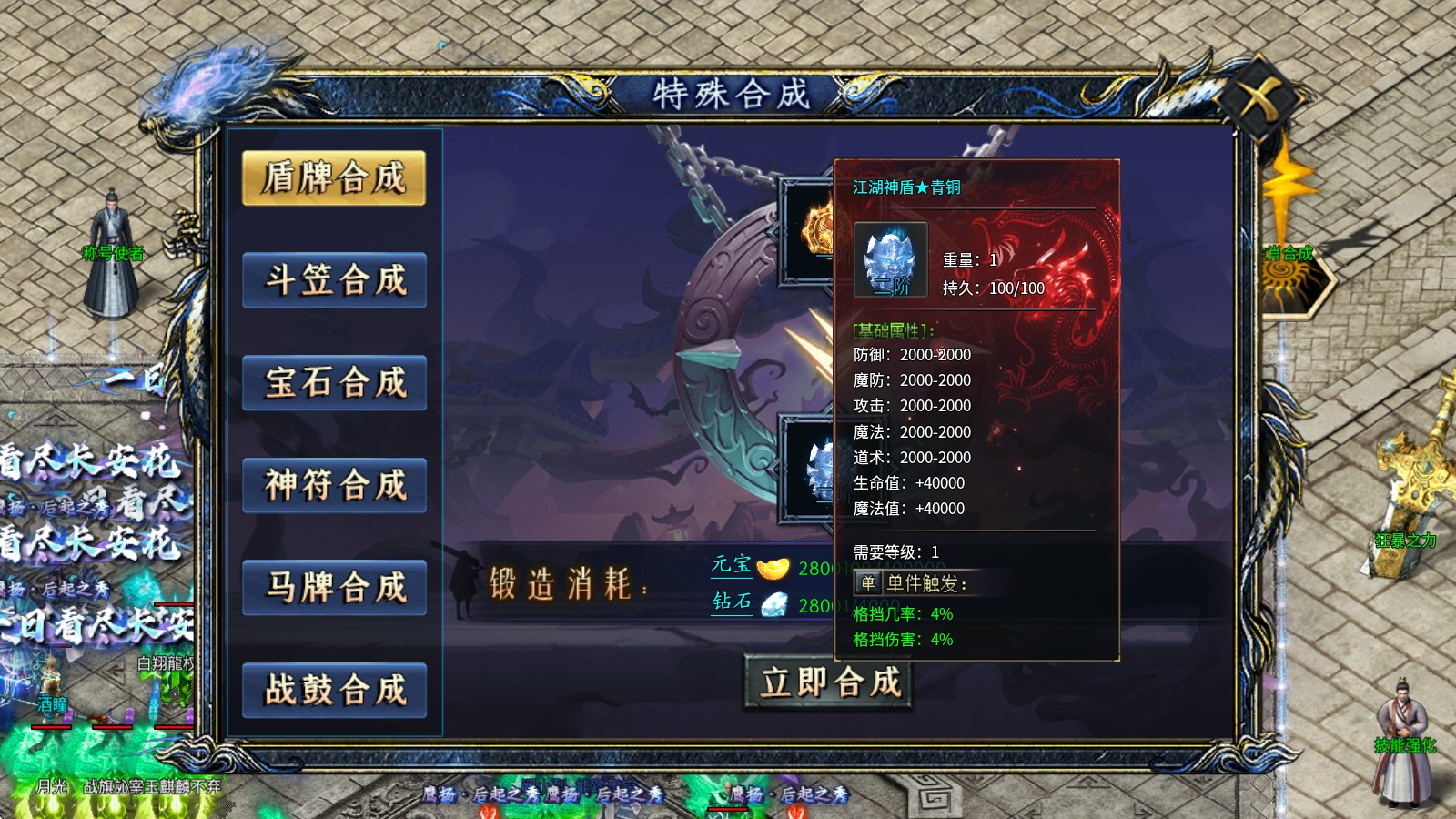
Task: Click the 立即合成 craft button
Action: click(829, 682)
